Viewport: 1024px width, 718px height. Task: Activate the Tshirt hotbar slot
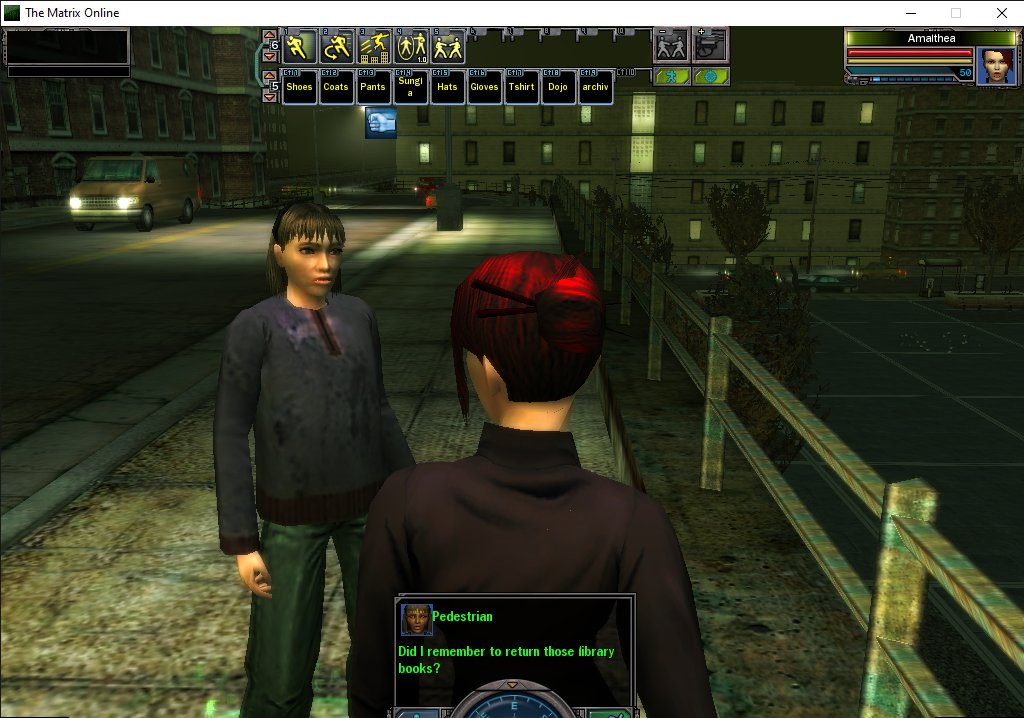[x=521, y=87]
